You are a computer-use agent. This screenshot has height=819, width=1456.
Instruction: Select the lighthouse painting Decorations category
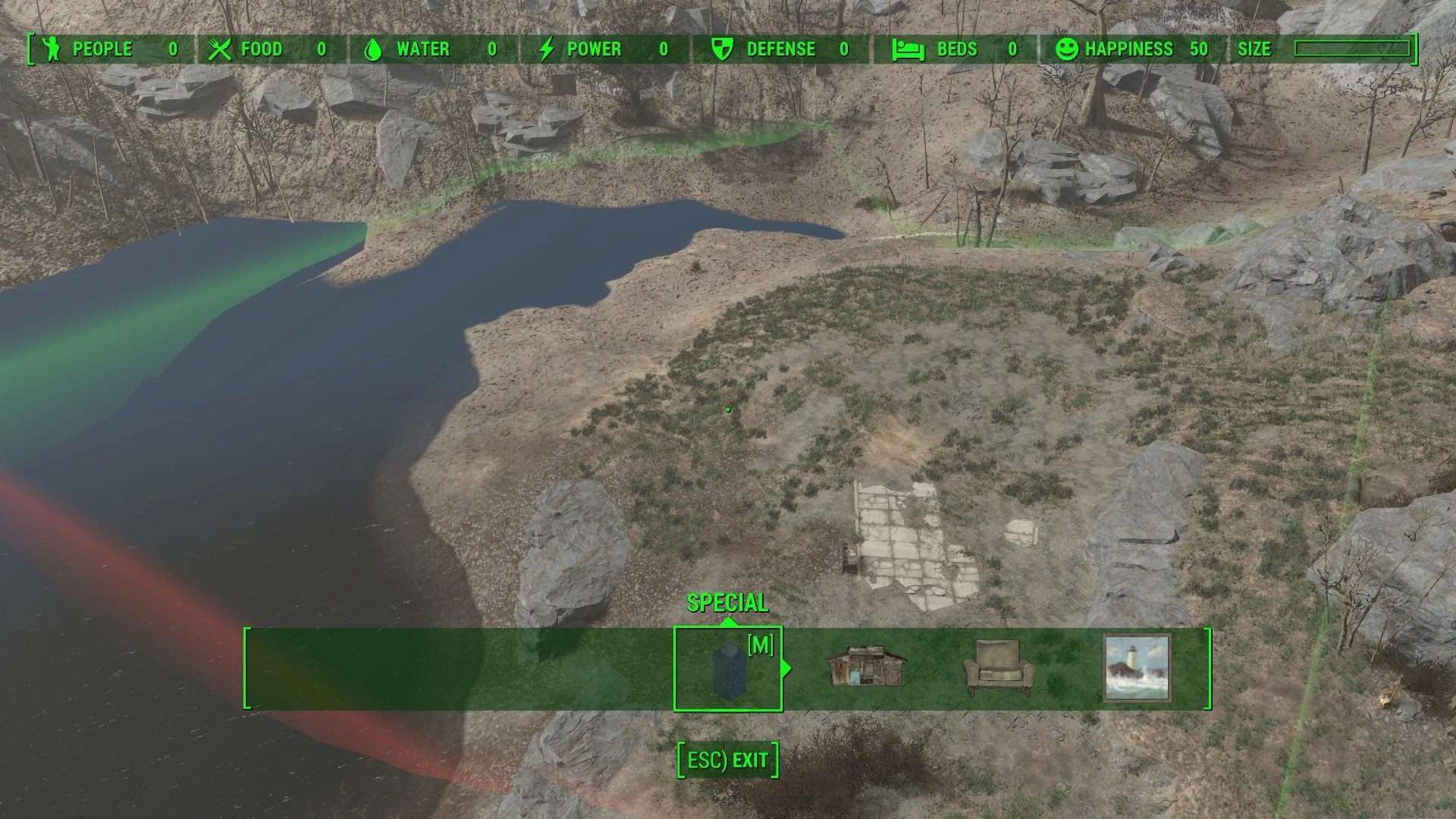pyautogui.click(x=1136, y=668)
